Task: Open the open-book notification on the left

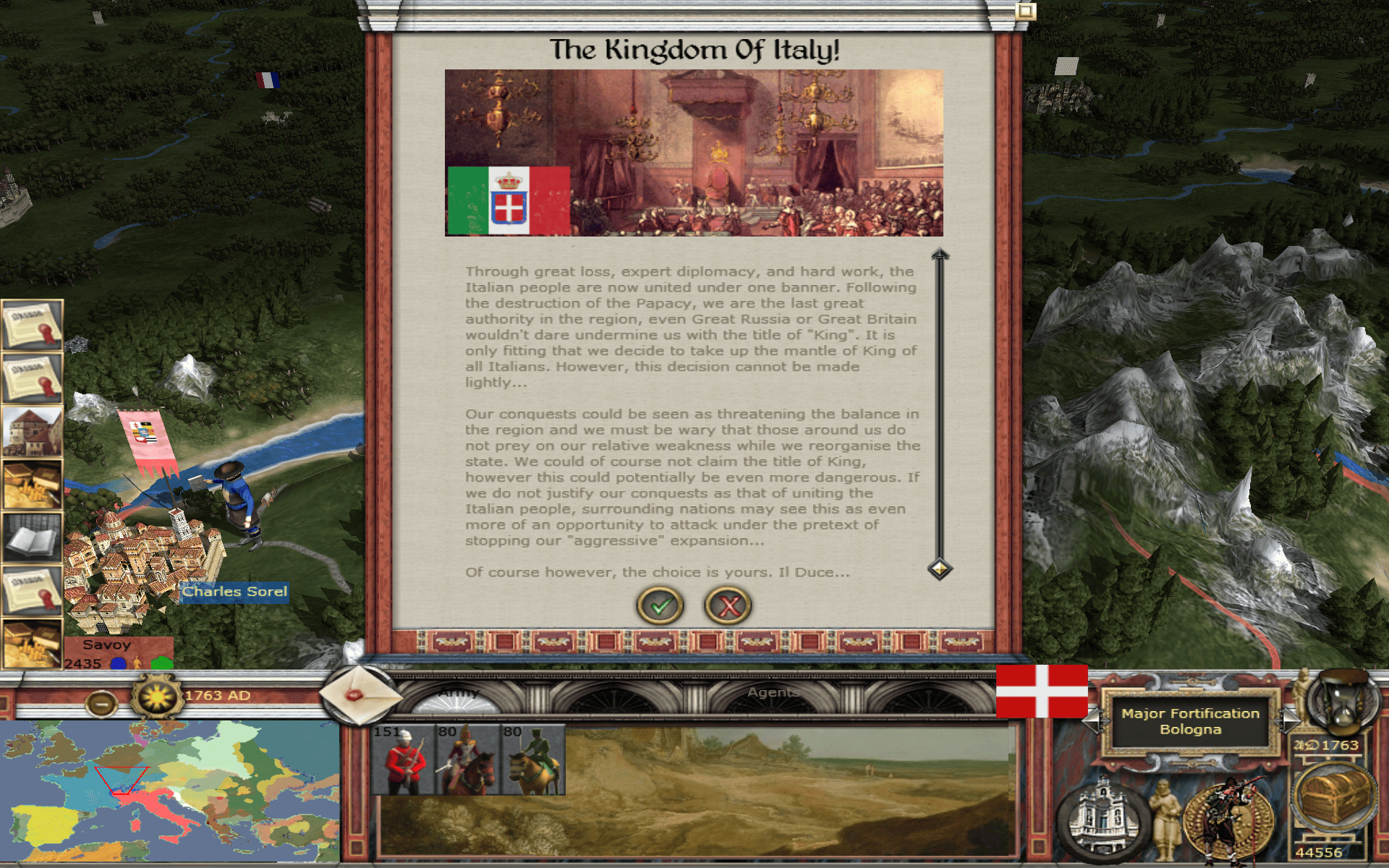Action: pyautogui.click(x=32, y=539)
